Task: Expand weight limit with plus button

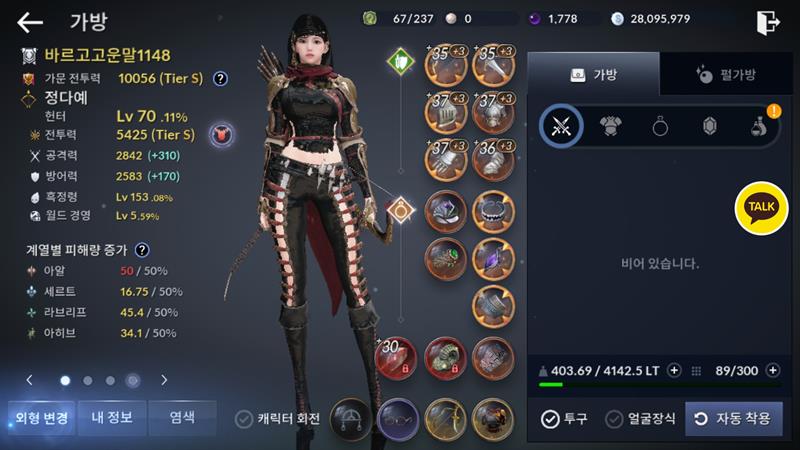Action: point(674,370)
